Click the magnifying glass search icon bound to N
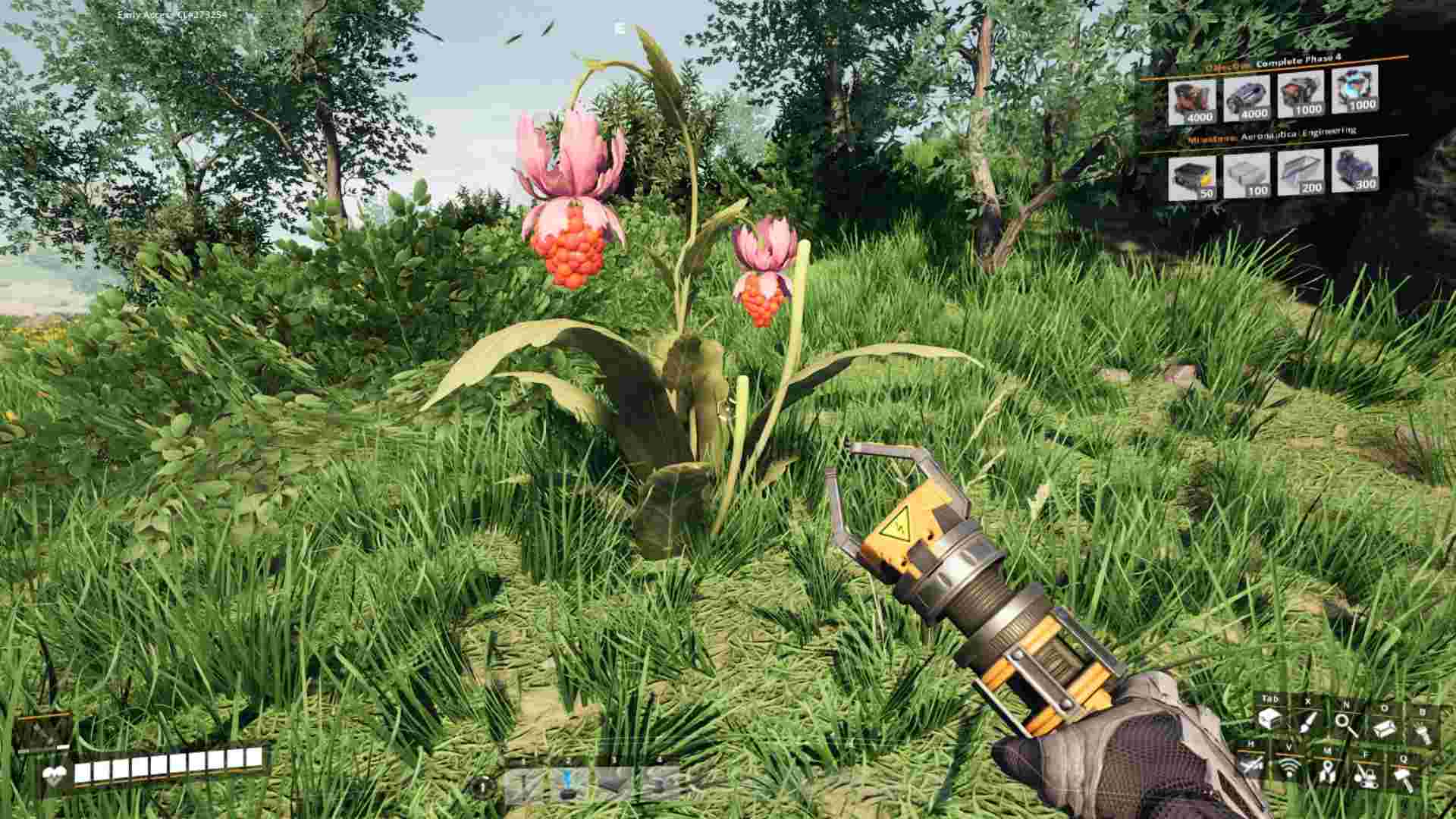The height and width of the screenshot is (819, 1456). point(1345,723)
